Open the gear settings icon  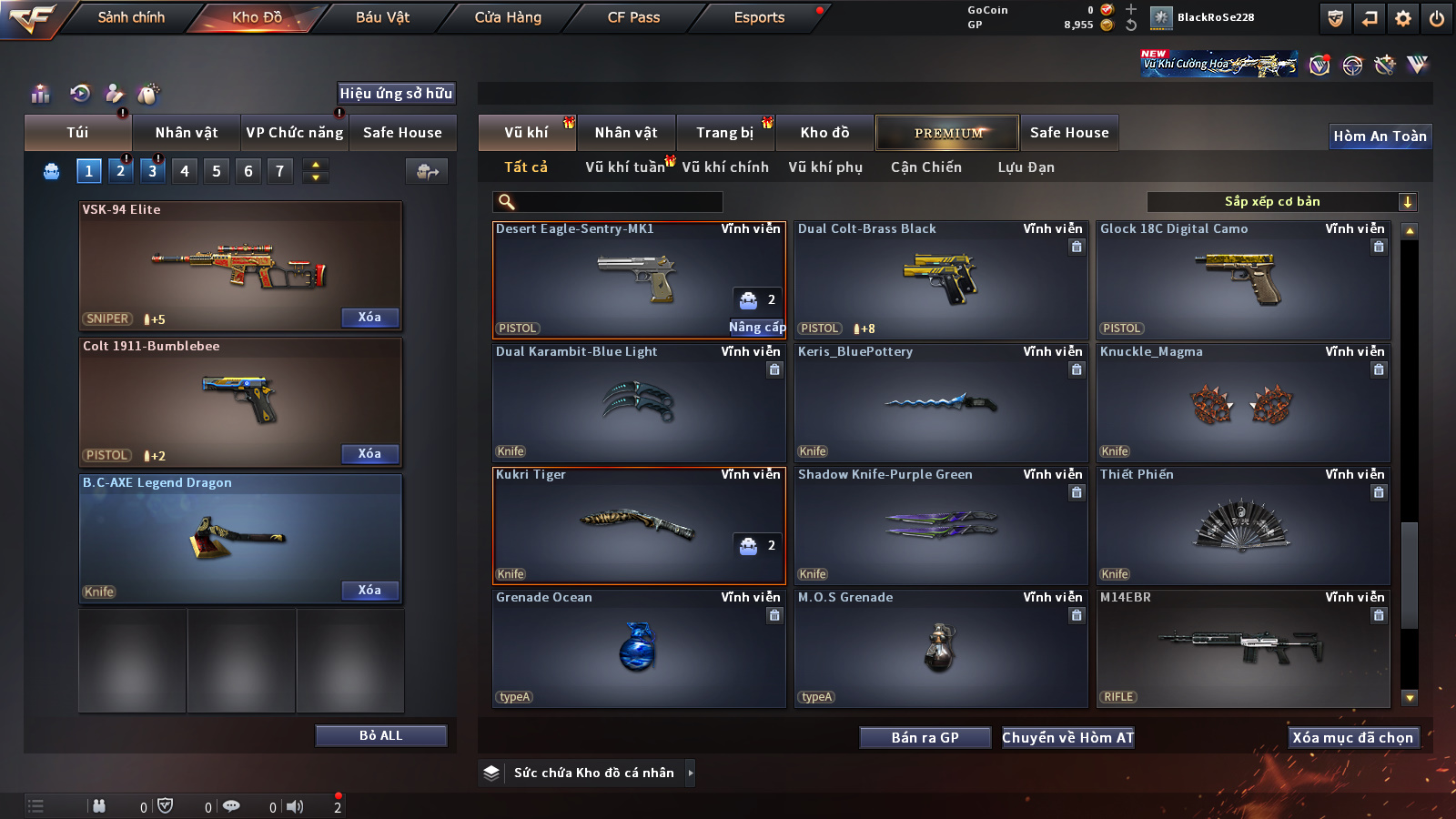coord(1403,18)
